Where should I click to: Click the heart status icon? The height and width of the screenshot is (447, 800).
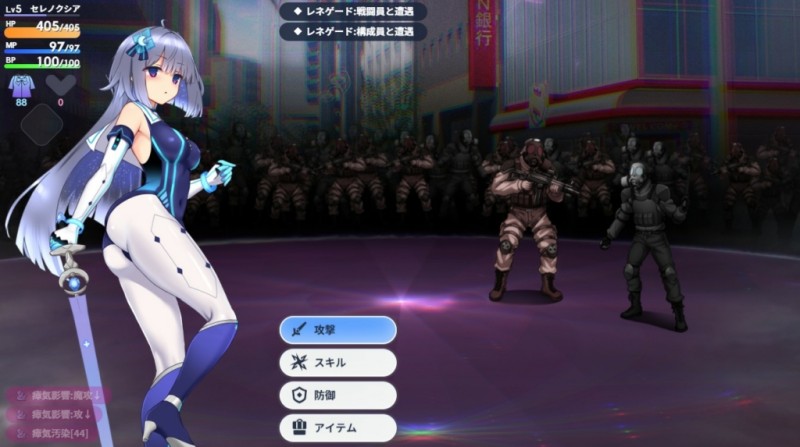pyautogui.click(x=60, y=85)
